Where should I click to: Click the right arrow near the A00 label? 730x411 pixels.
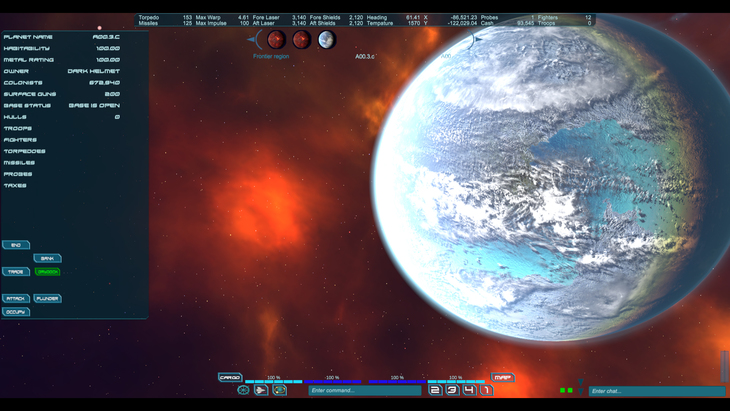pyautogui.click(x=476, y=40)
